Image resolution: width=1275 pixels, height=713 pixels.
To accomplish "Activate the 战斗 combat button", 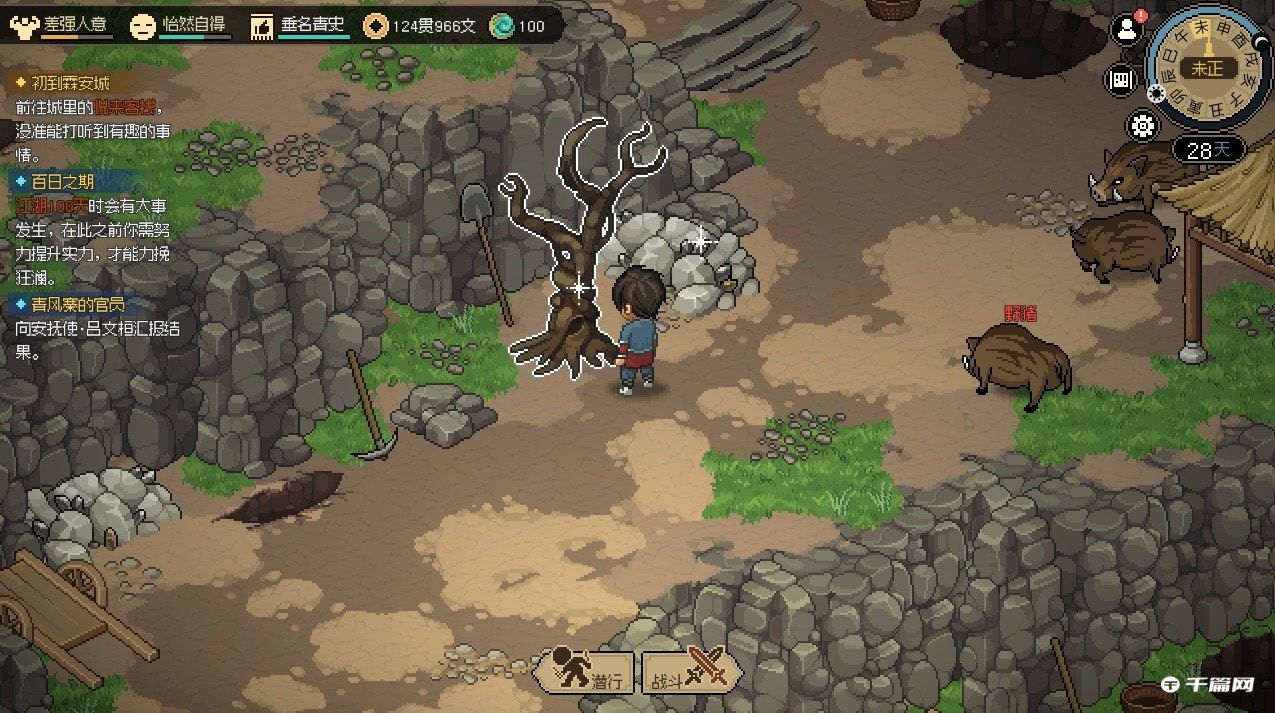I will tap(691, 670).
